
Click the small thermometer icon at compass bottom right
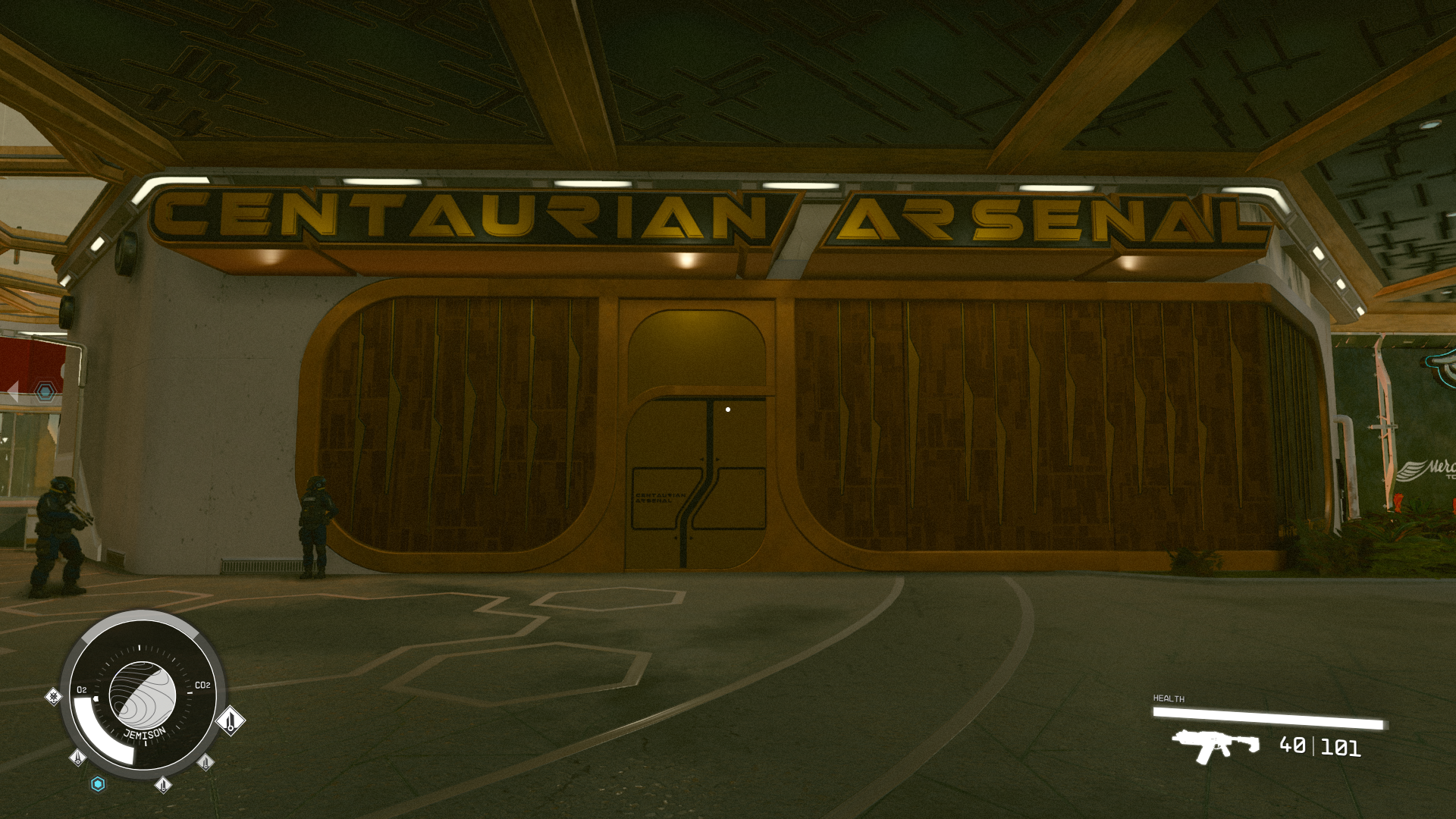pyautogui.click(x=206, y=764)
